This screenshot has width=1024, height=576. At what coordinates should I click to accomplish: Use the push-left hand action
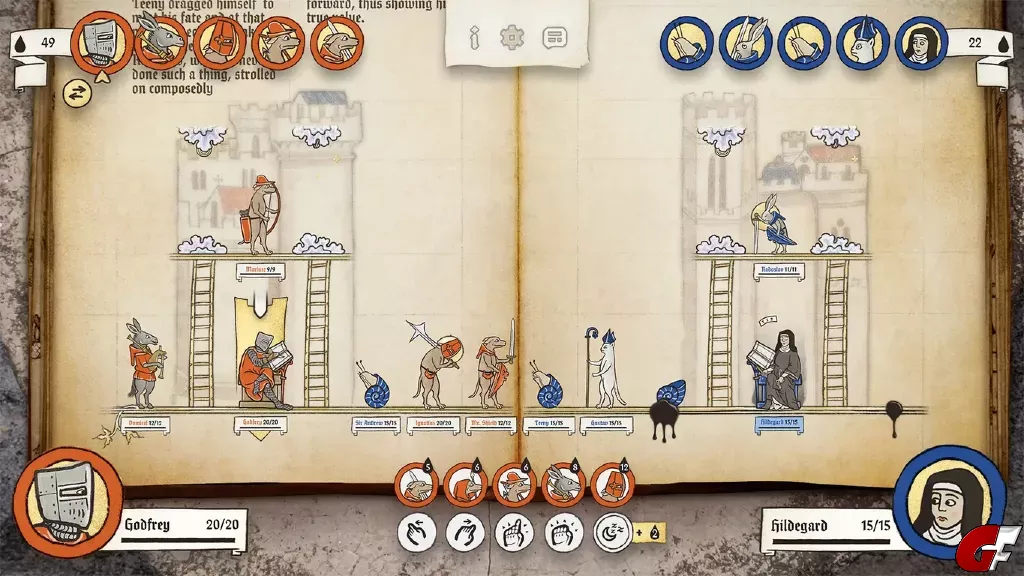pyautogui.click(x=416, y=531)
